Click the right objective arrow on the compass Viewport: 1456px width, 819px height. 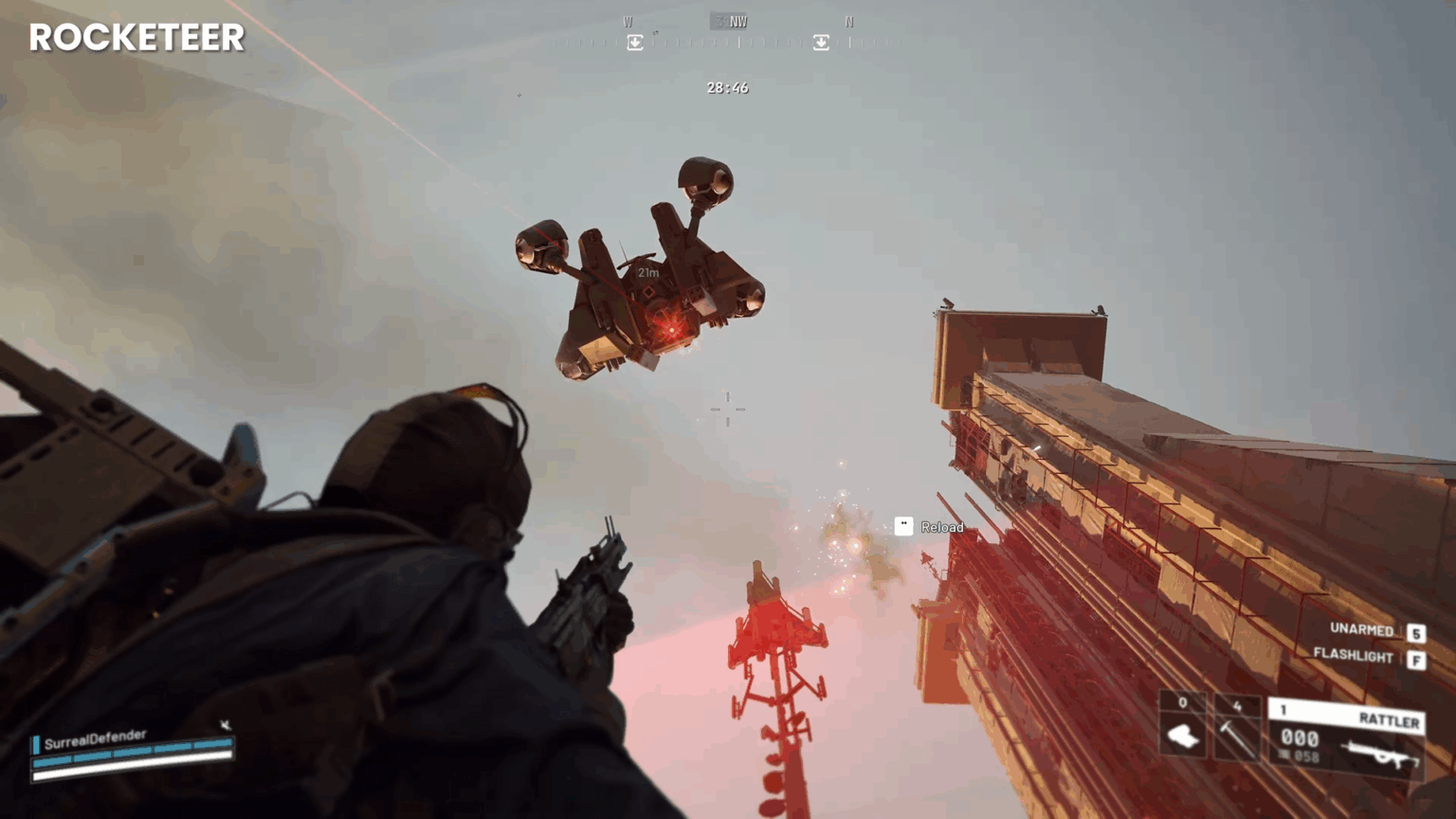coord(821,43)
